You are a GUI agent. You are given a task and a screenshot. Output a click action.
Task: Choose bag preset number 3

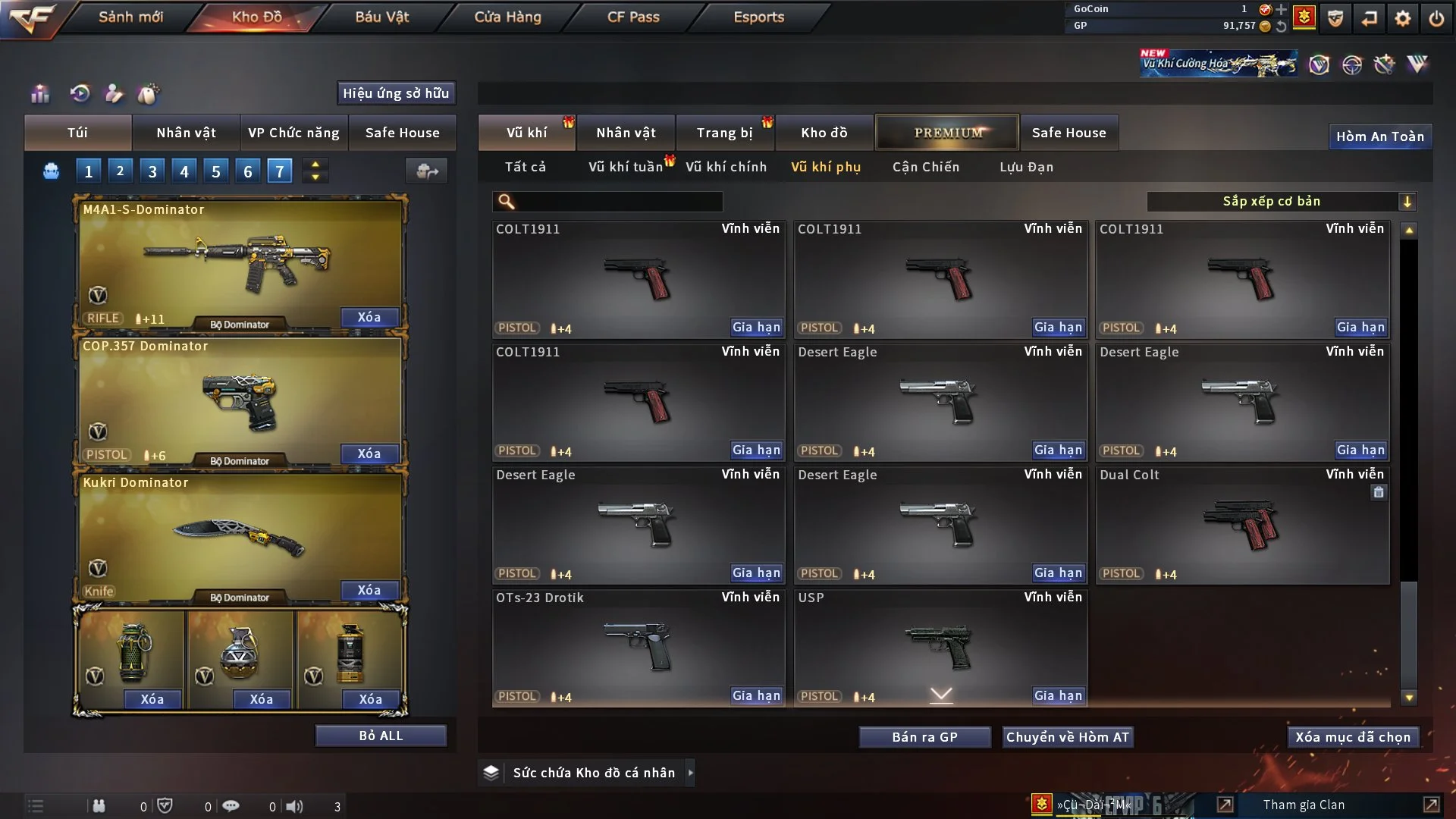click(x=152, y=171)
